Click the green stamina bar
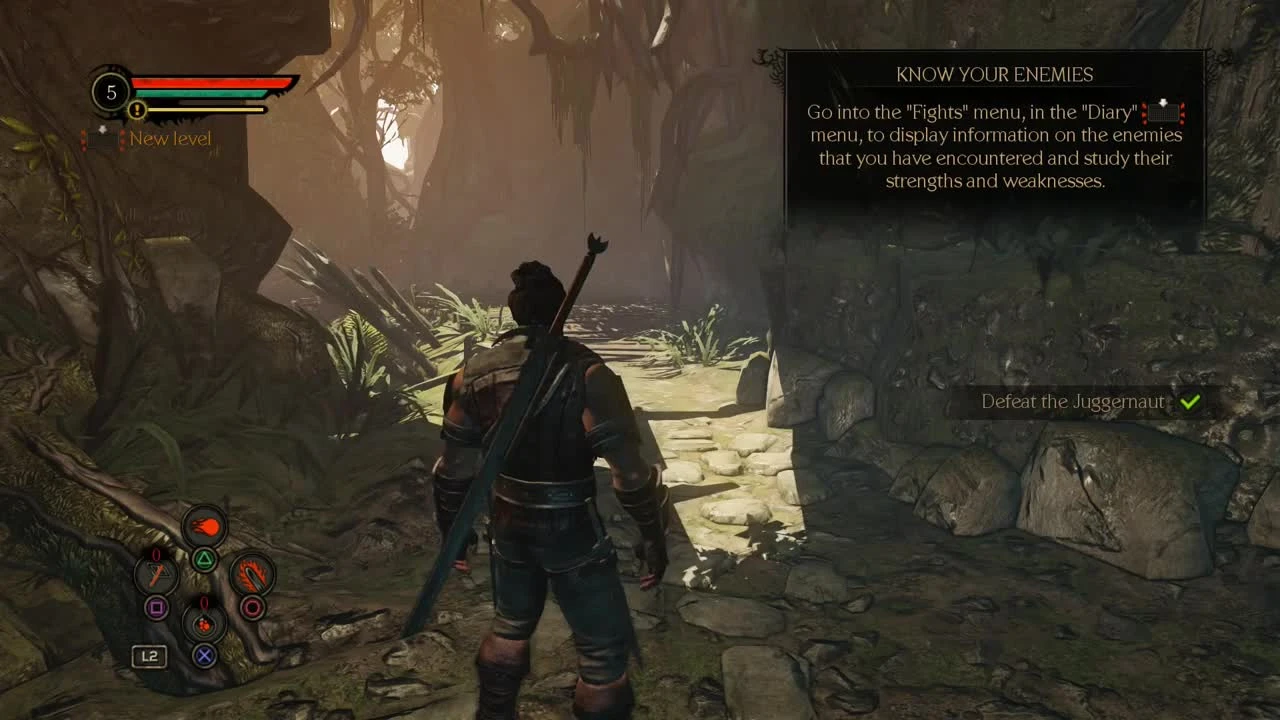This screenshot has width=1280, height=720. (200, 94)
